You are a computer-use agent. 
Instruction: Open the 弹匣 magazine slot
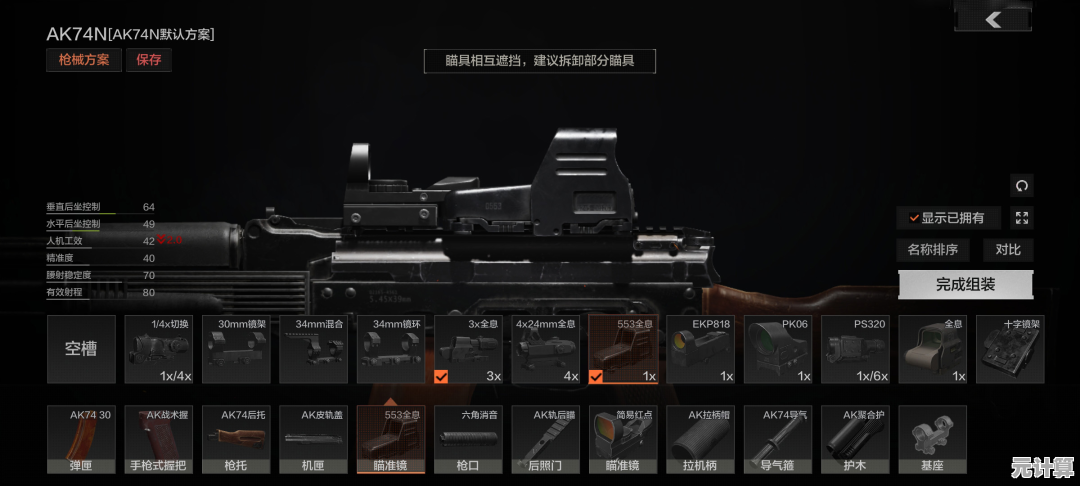[x=81, y=439]
